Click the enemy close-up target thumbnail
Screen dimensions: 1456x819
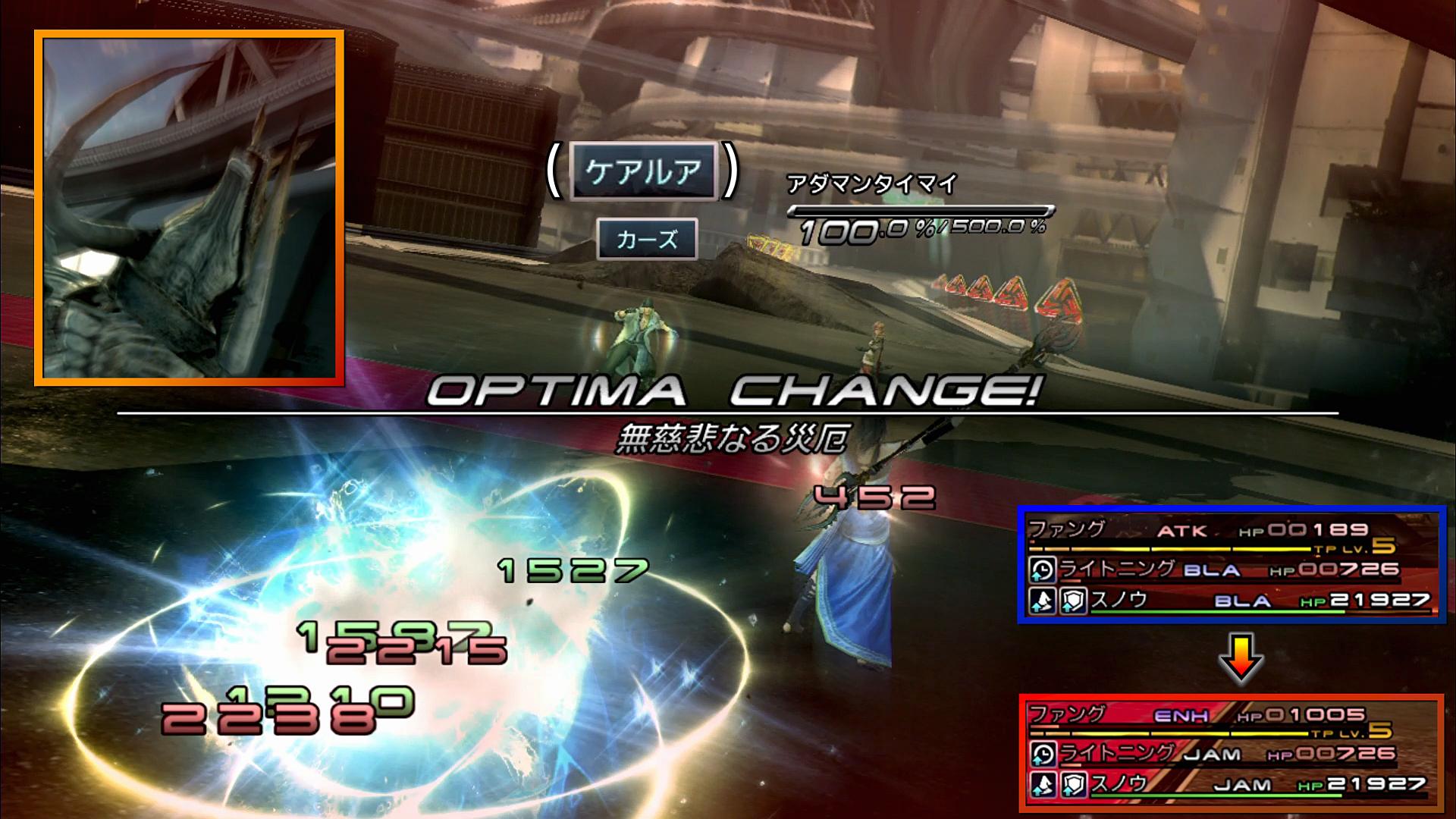click(x=189, y=208)
